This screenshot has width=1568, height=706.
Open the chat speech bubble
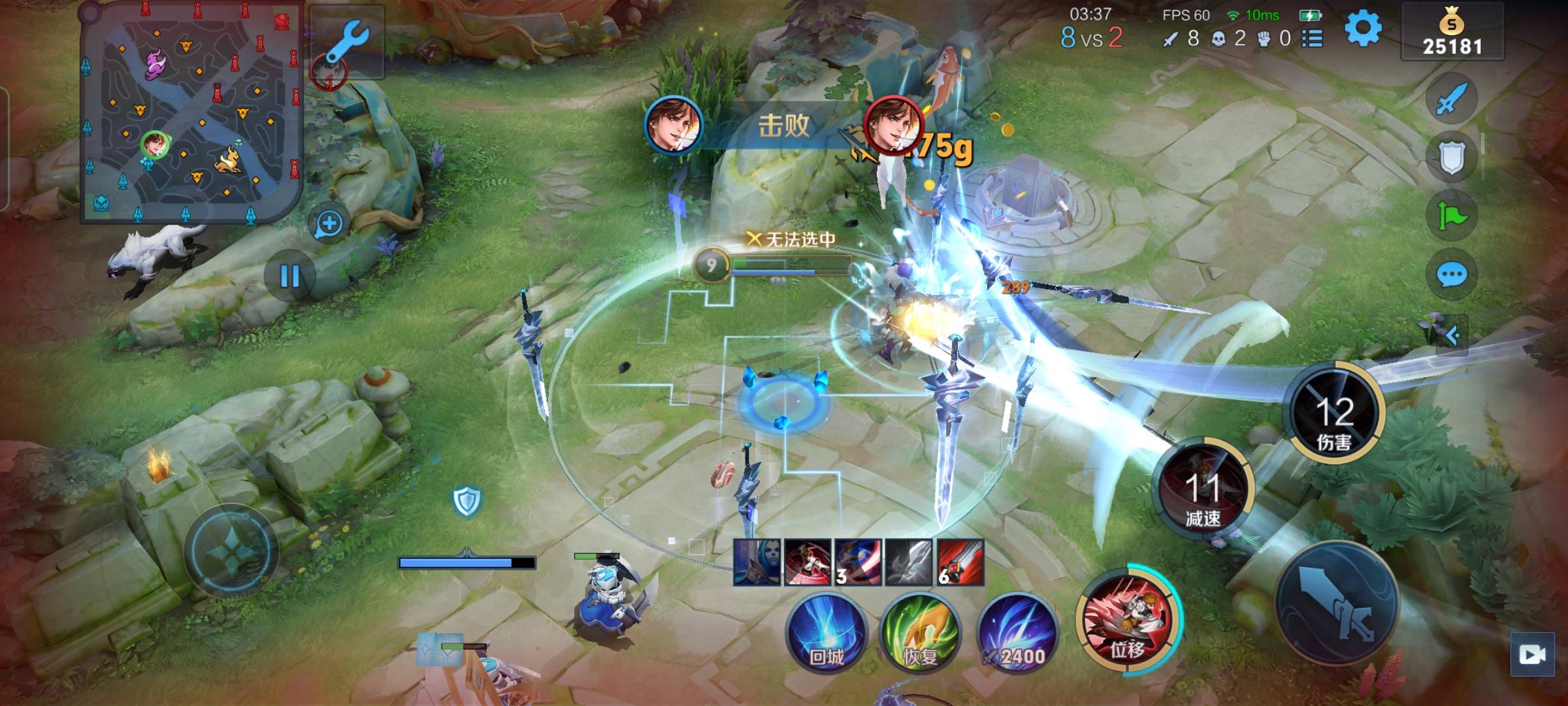click(x=1451, y=275)
